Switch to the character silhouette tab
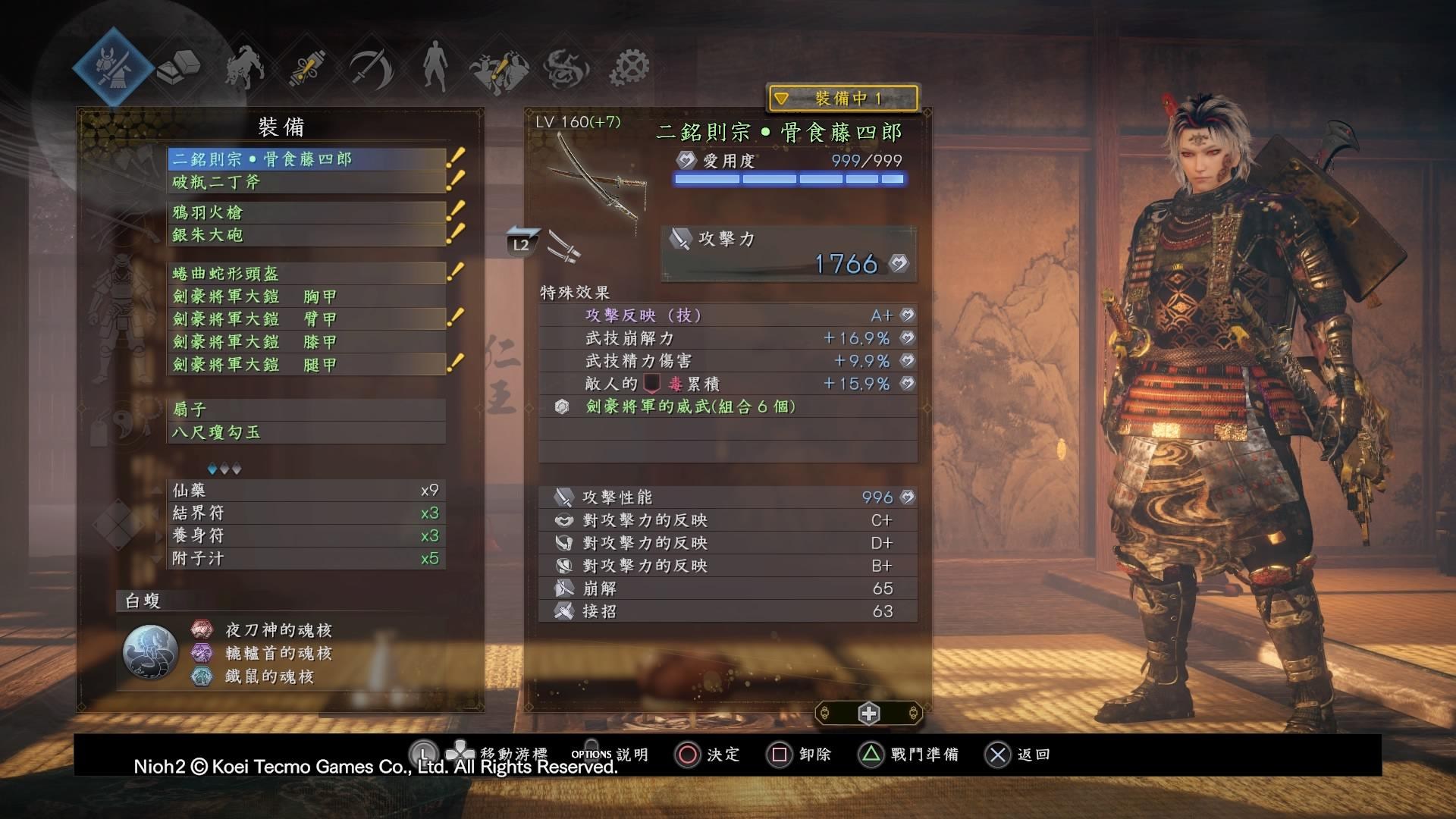Image resolution: width=1456 pixels, height=819 pixels. [435, 66]
